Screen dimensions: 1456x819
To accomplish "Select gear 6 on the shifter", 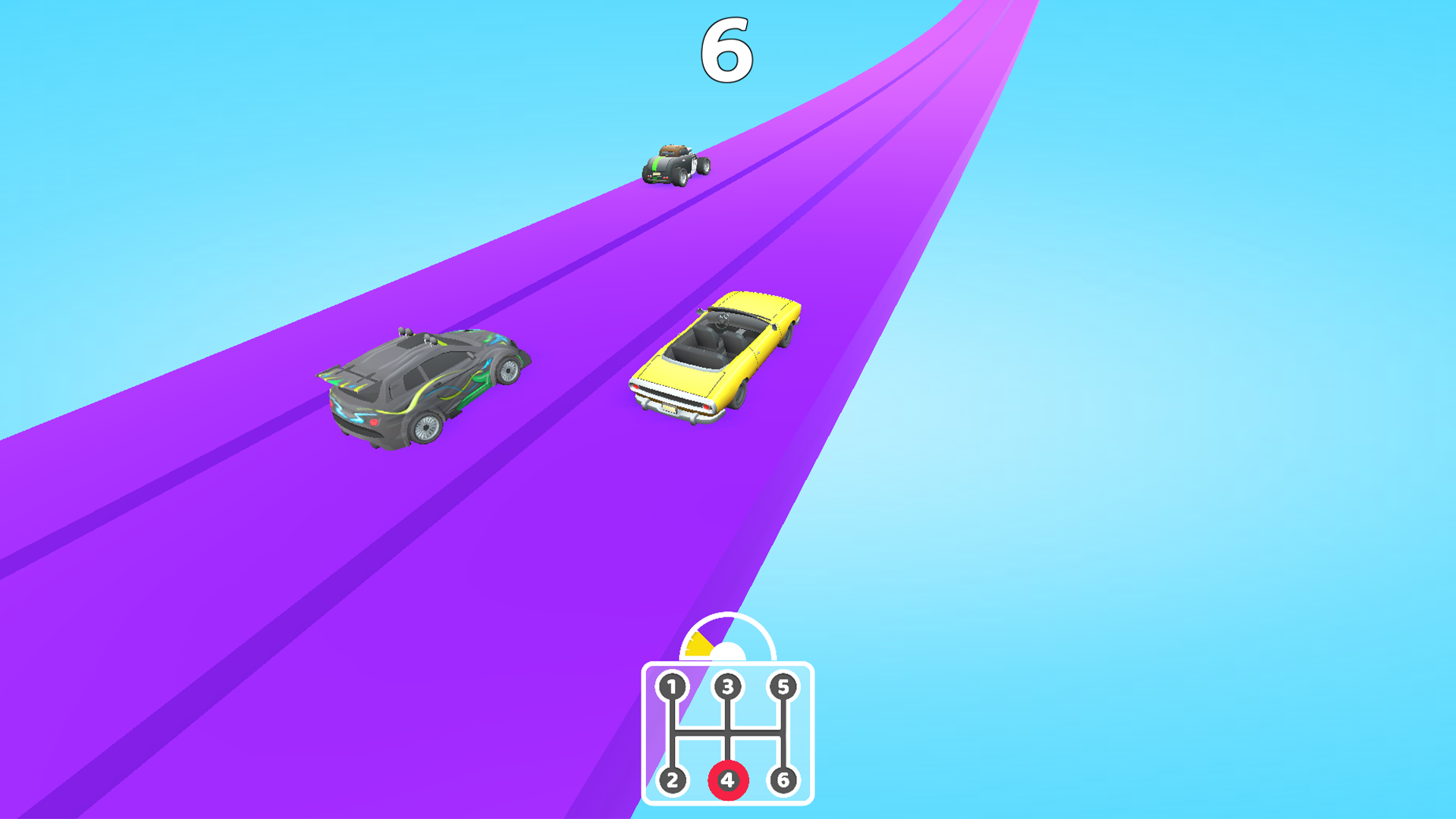I will [x=786, y=779].
